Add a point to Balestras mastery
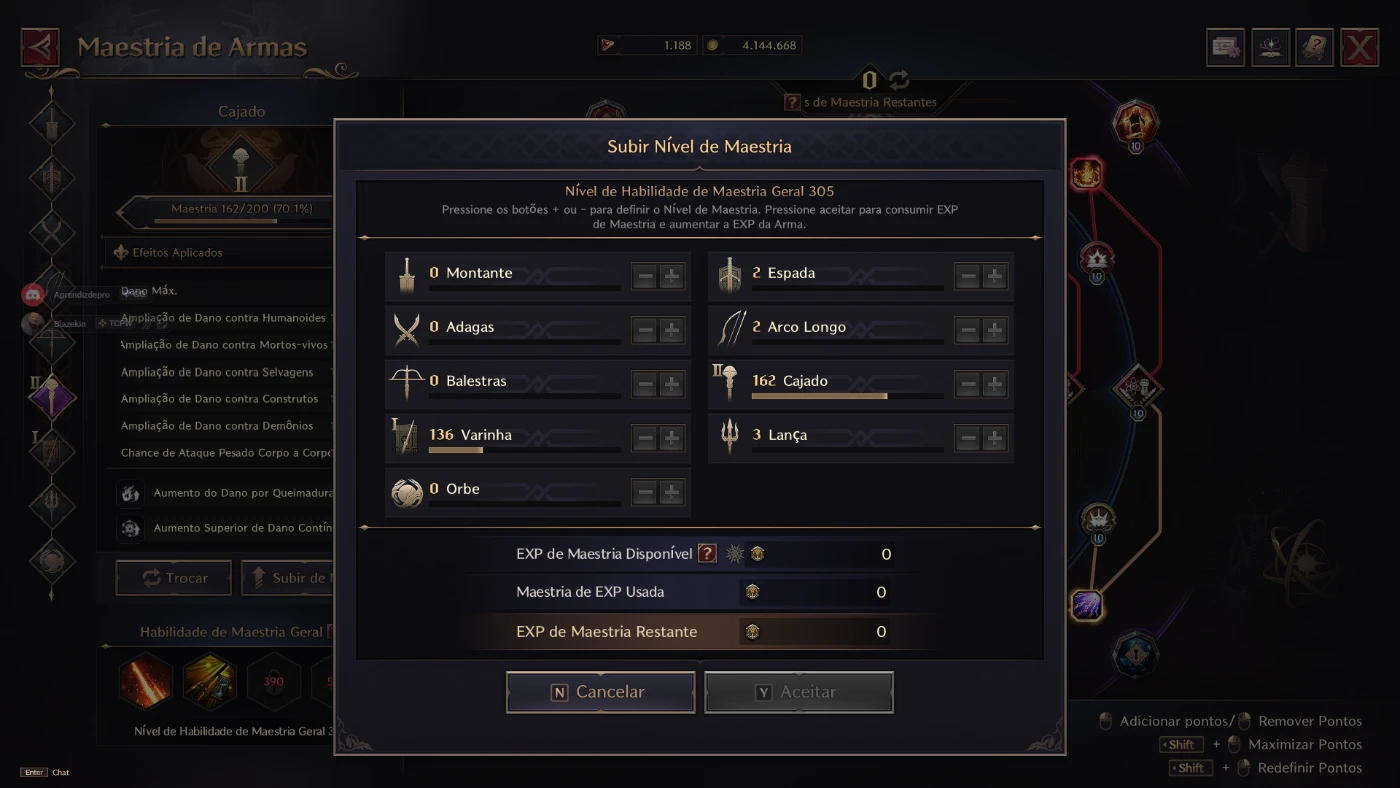Screen dimensions: 1400x788 coord(672,384)
